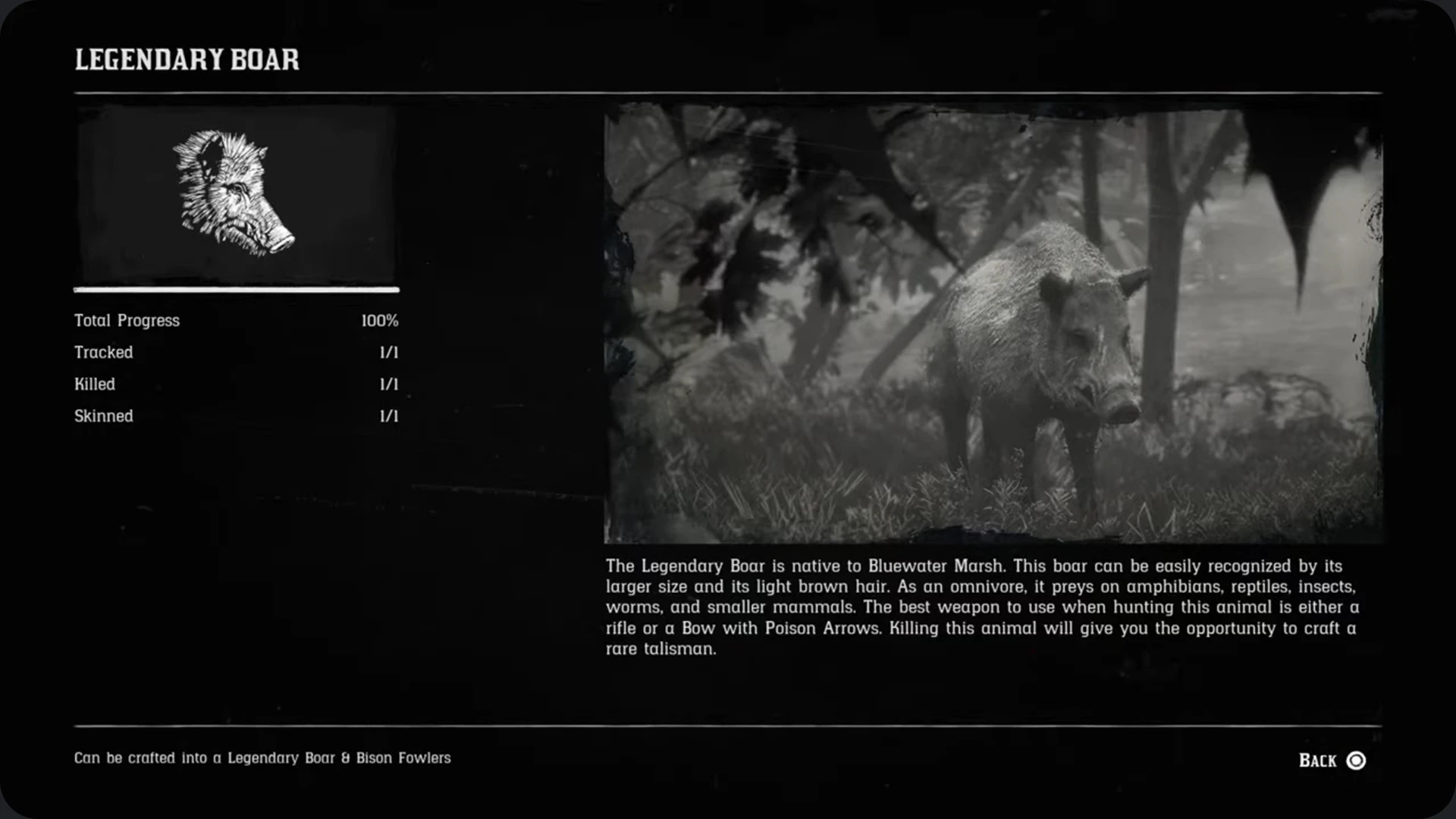Click the 100% Total Progress value
Image resolution: width=1456 pixels, height=819 pixels.
click(381, 320)
